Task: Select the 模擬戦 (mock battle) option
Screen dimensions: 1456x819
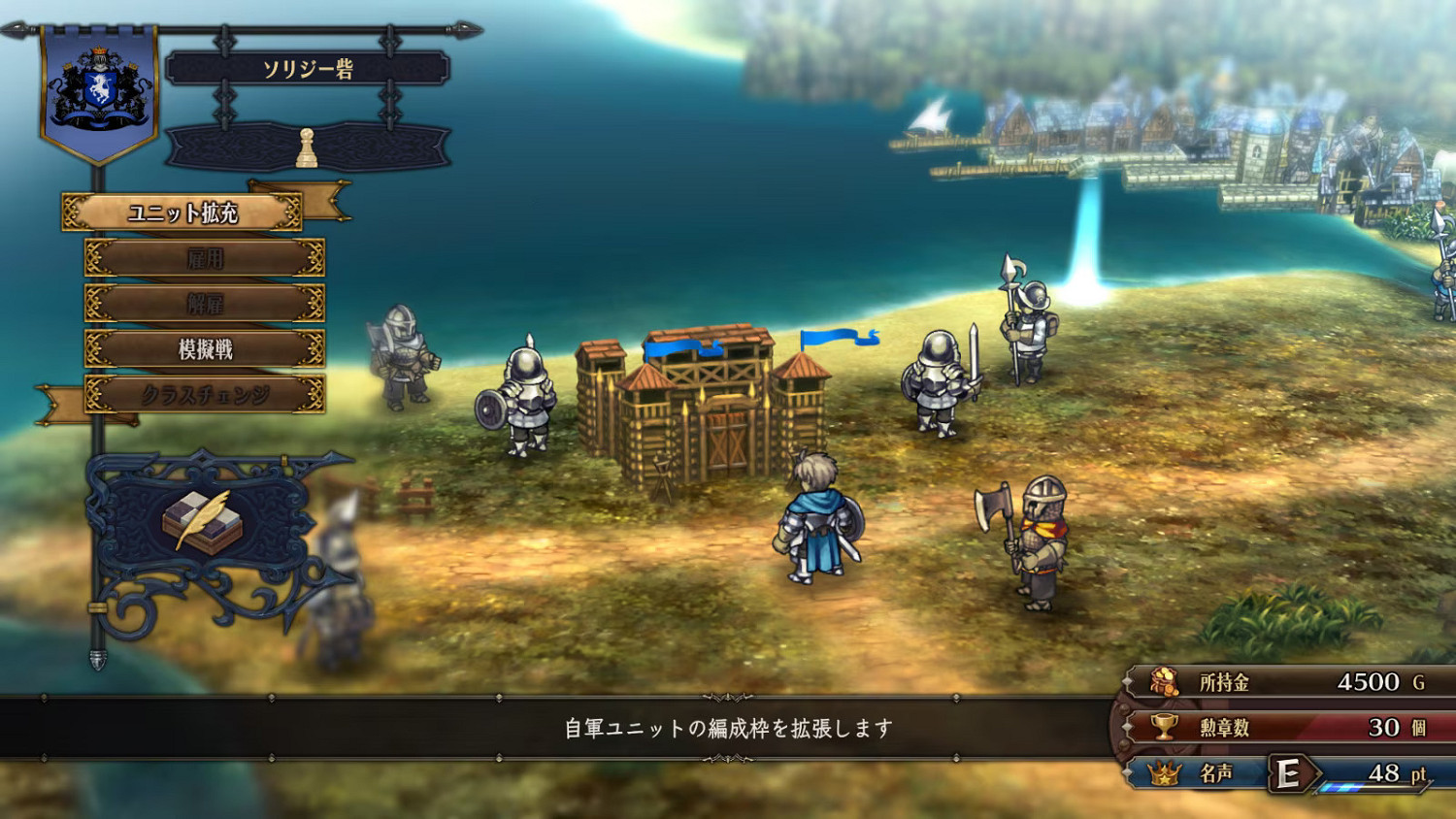Action: [206, 350]
